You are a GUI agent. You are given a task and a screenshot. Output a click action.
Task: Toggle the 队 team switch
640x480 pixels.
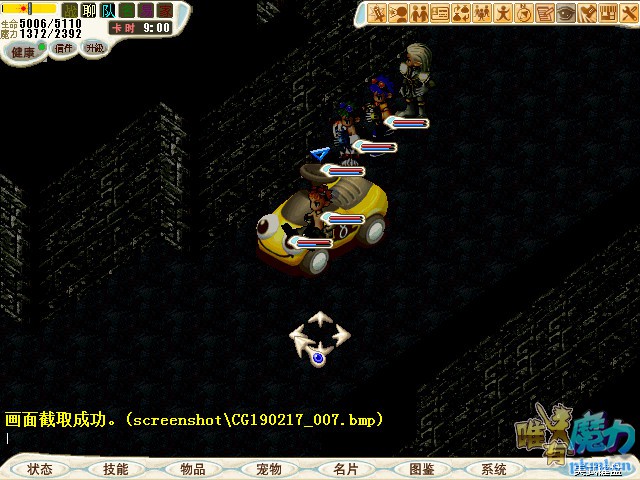point(108,10)
